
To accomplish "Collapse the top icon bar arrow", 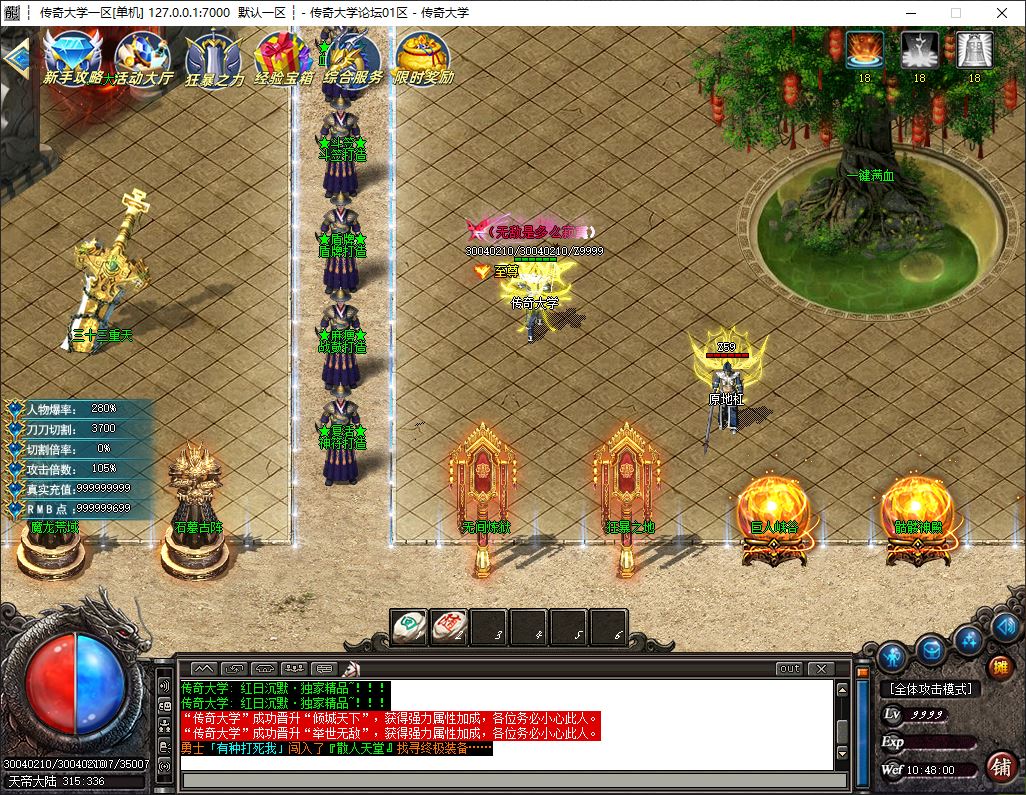I will click(x=14, y=57).
